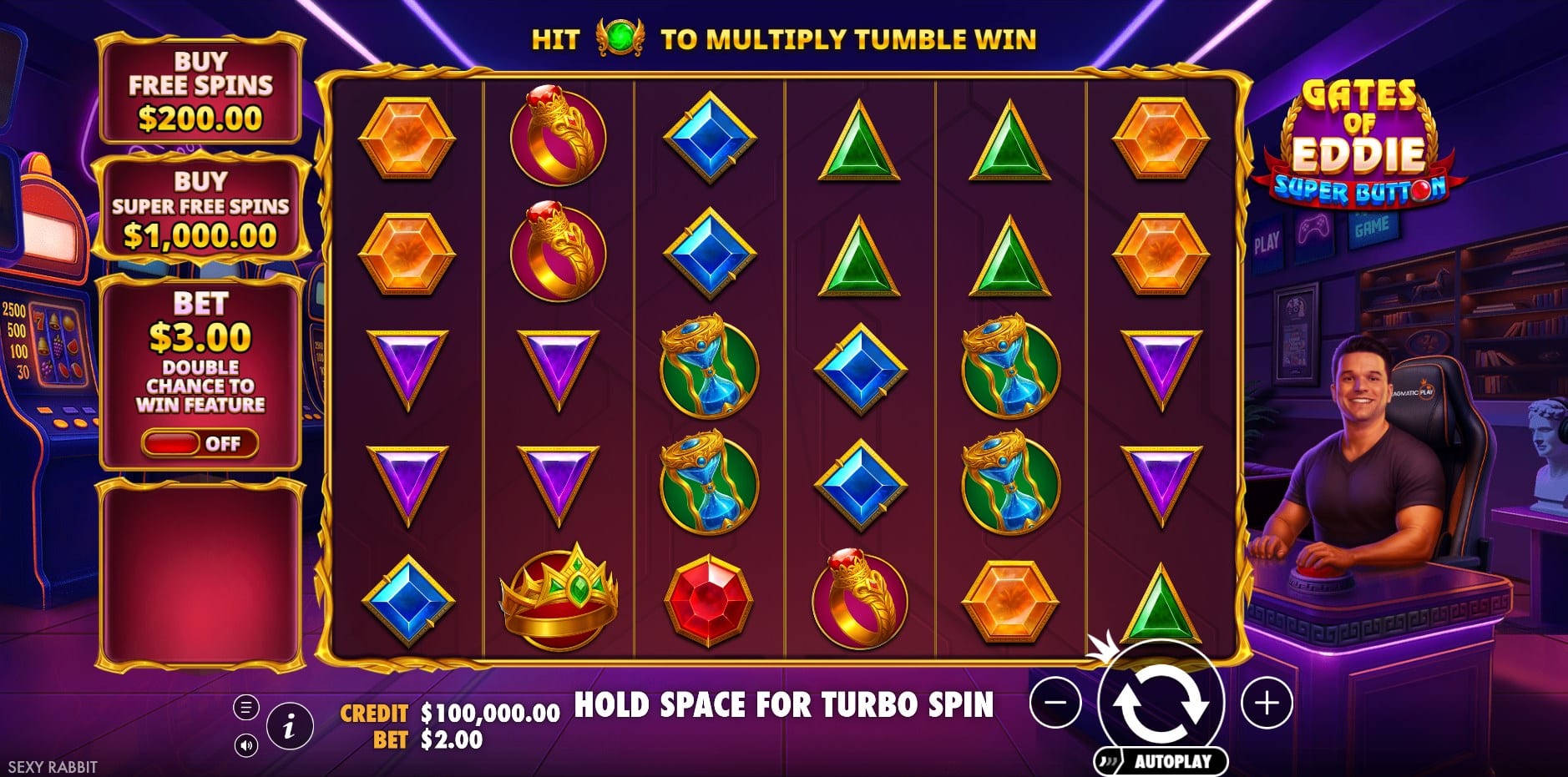Decrease the bet with the minus button
The height and width of the screenshot is (777, 1568).
[x=1055, y=703]
